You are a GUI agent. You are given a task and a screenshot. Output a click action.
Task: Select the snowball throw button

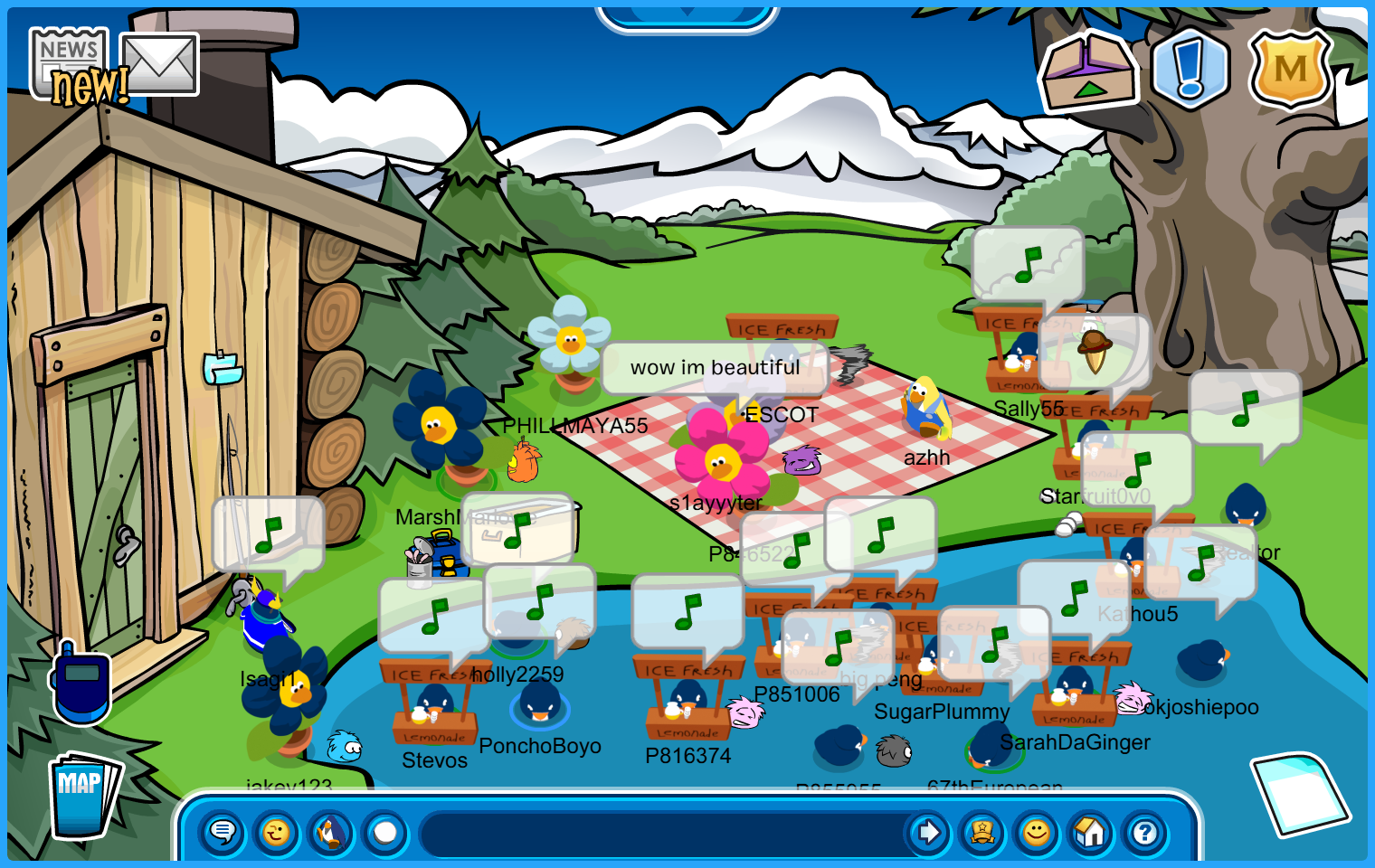[x=385, y=832]
